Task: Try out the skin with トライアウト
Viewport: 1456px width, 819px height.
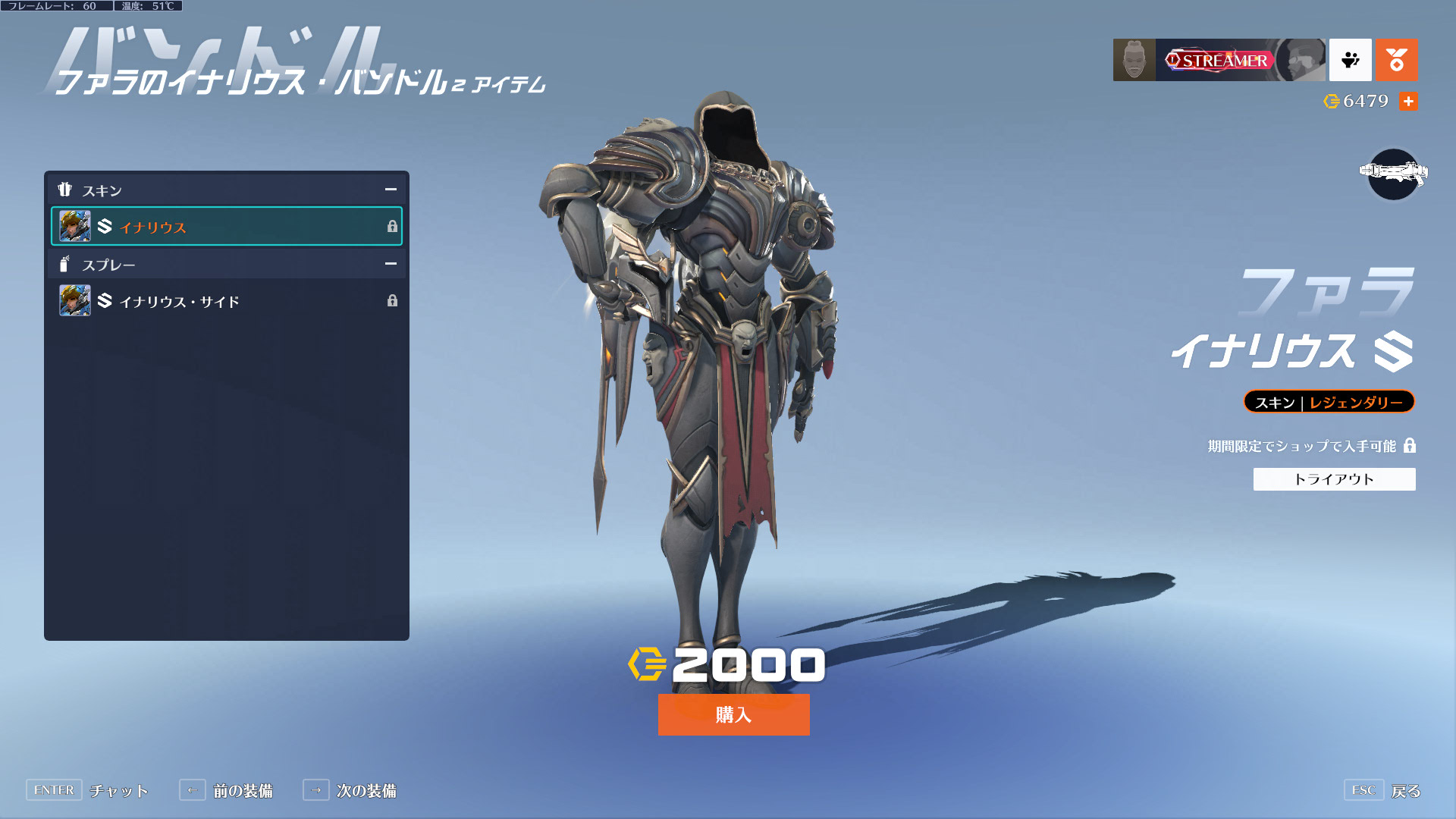Action: click(1334, 479)
